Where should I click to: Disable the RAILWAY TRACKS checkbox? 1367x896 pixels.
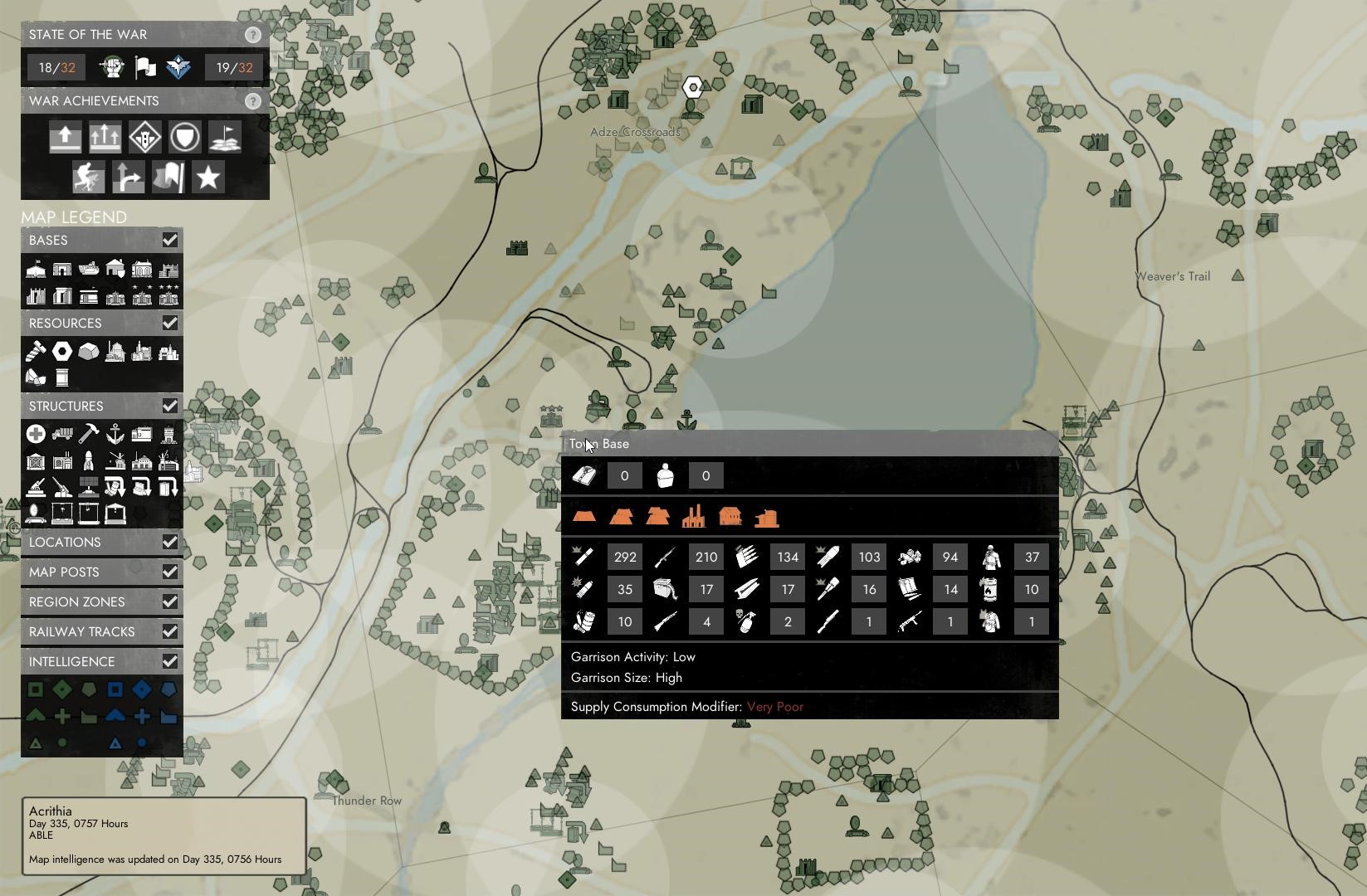pyautogui.click(x=170, y=631)
